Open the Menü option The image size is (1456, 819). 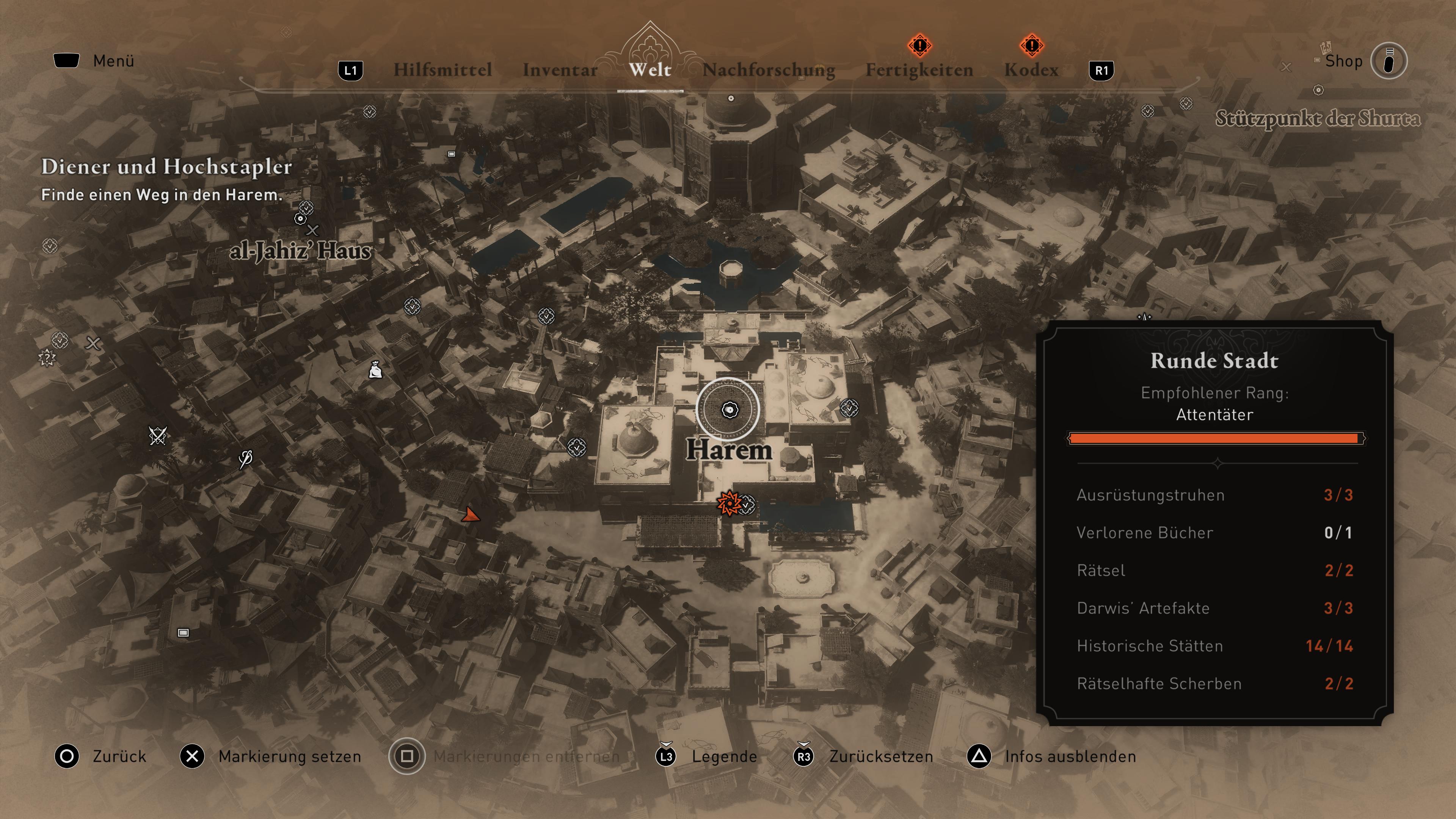(113, 61)
